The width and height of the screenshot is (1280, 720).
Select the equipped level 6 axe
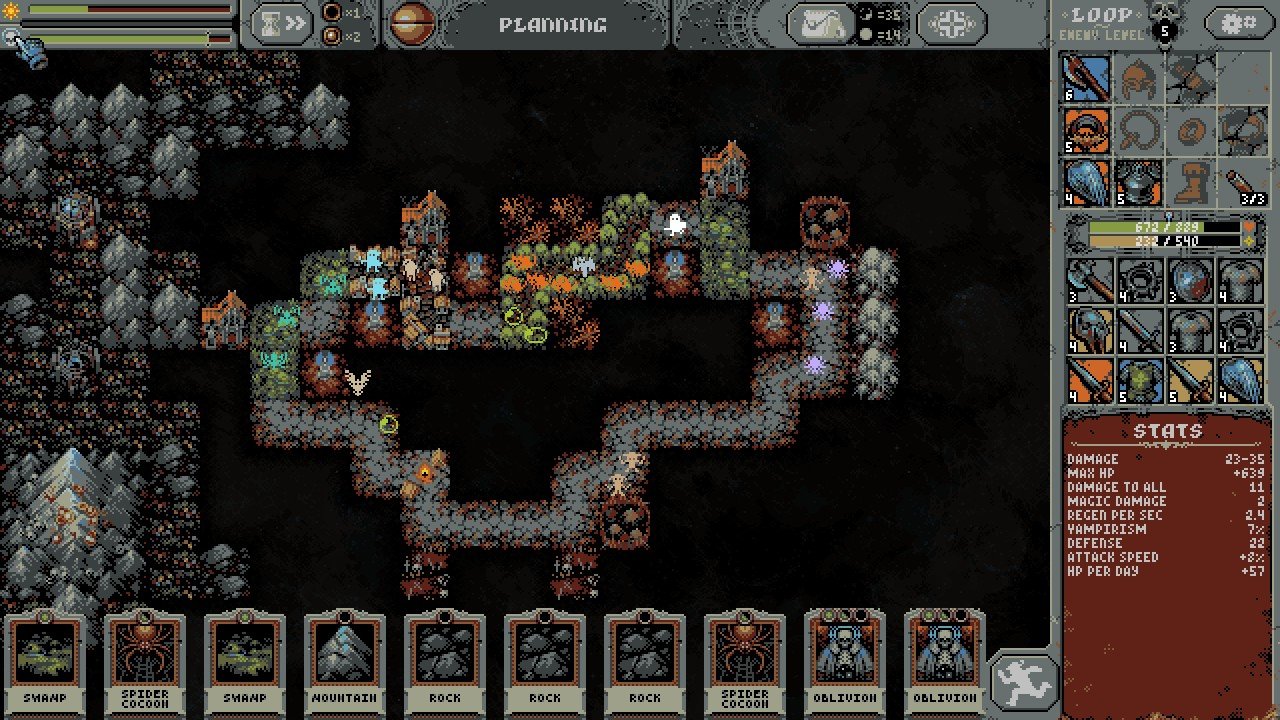click(1088, 79)
